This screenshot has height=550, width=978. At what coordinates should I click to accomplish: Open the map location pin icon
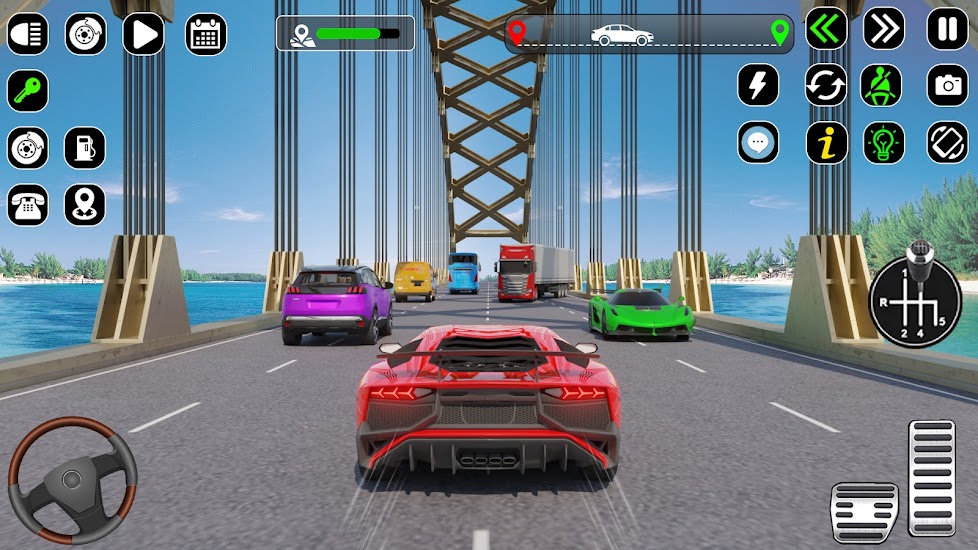pyautogui.click(x=85, y=205)
